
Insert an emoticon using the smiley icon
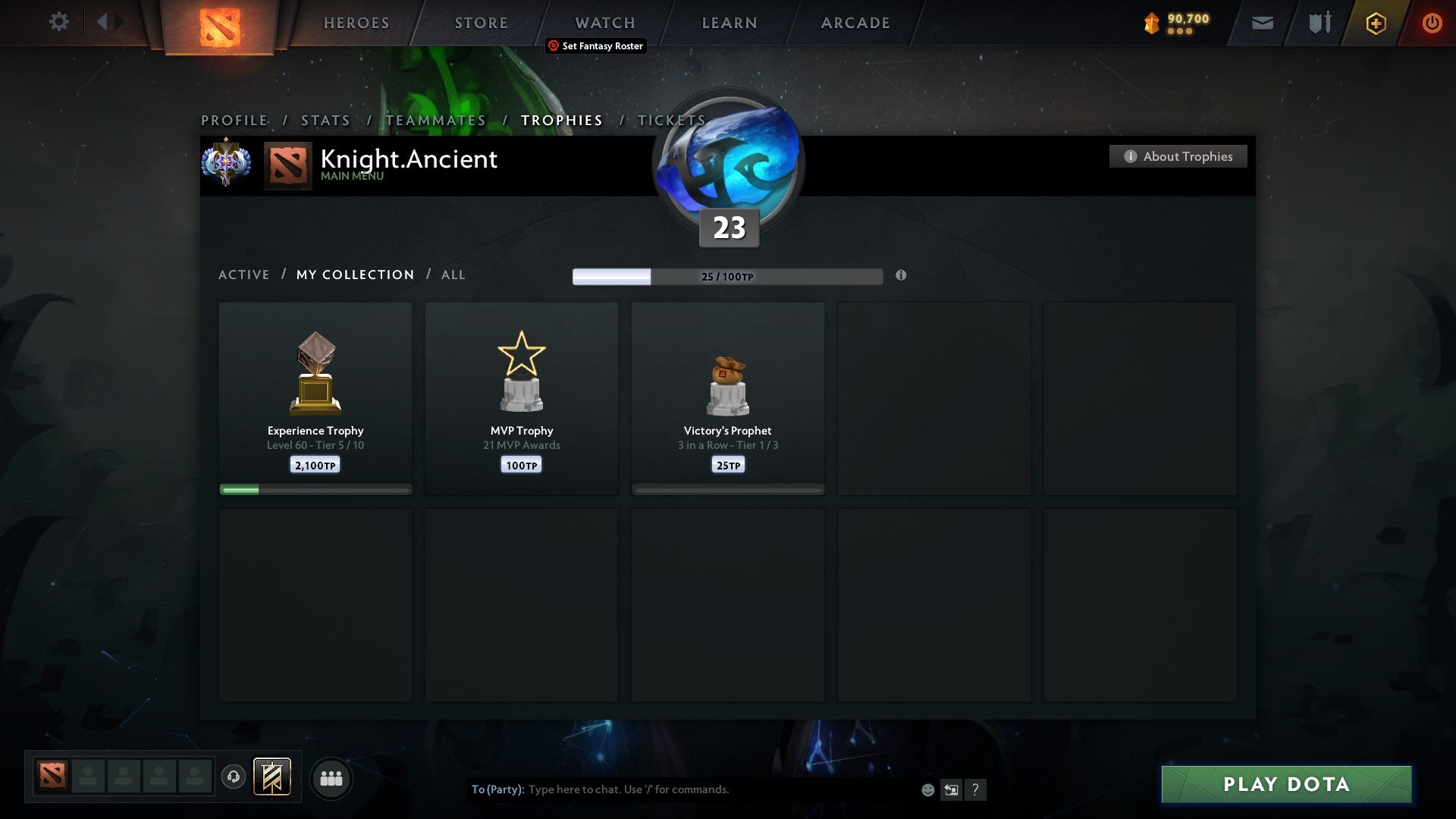[927, 789]
